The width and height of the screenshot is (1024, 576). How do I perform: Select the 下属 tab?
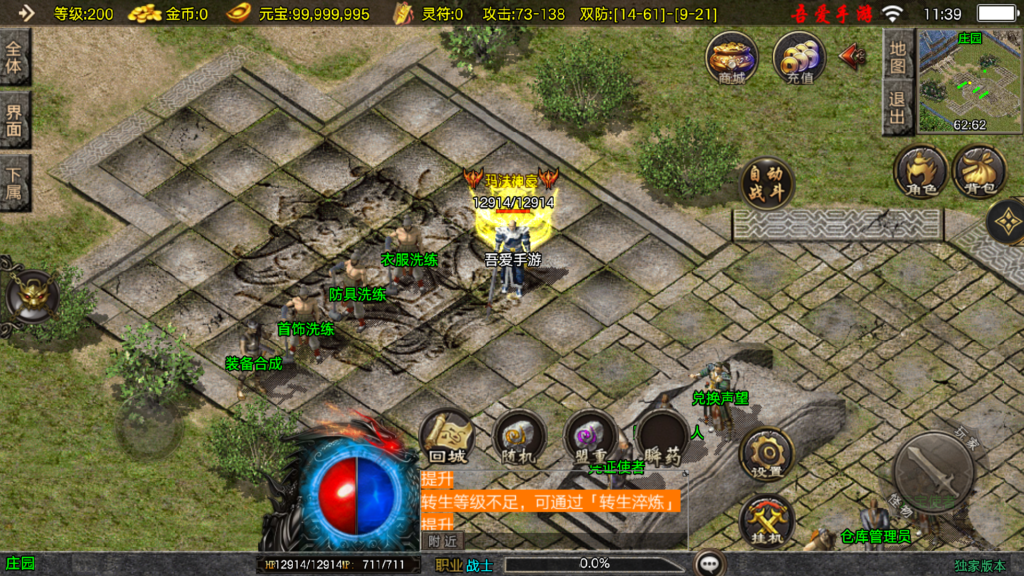(15, 181)
